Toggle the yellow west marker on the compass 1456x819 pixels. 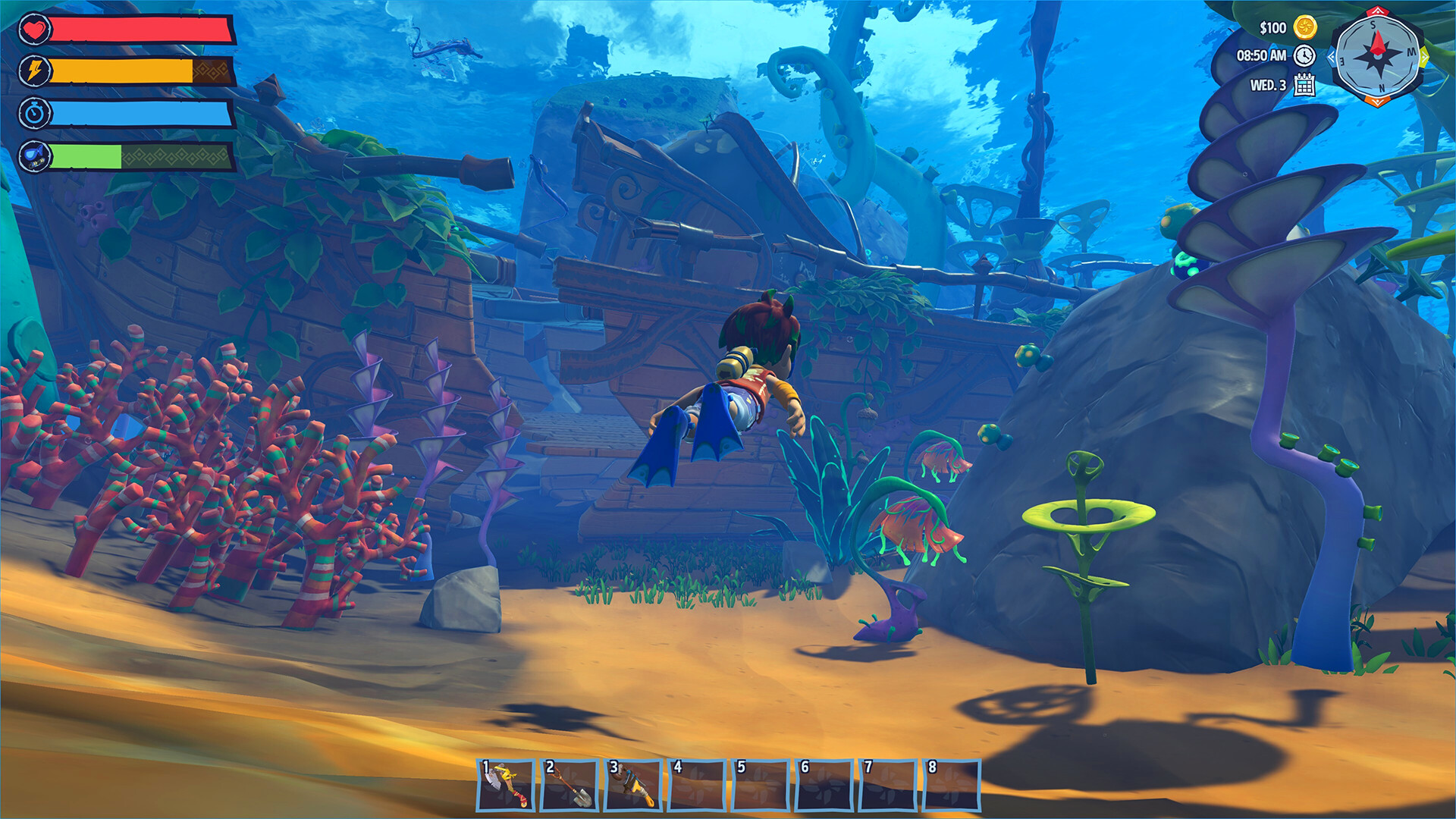click(x=1423, y=57)
